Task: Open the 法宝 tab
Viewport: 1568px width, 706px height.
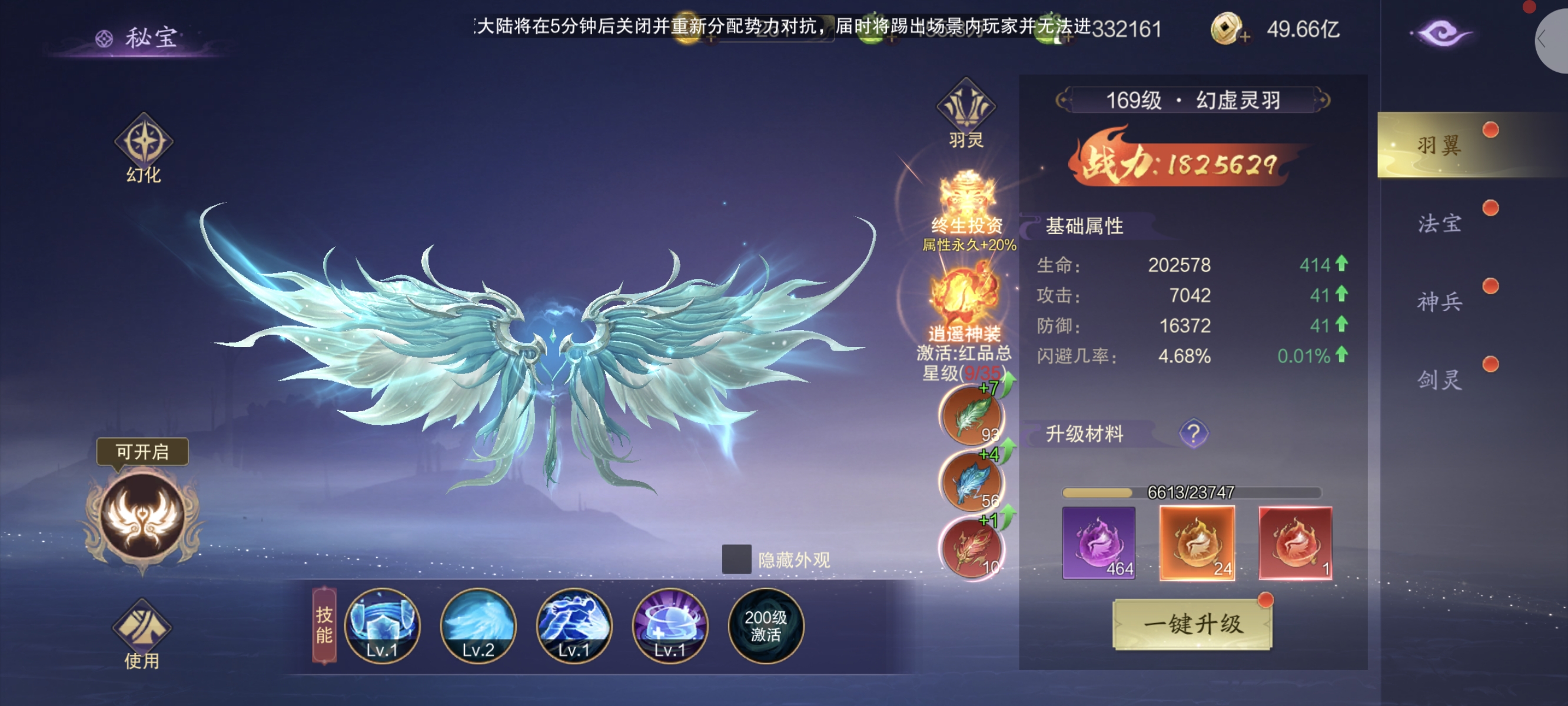Action: [x=1439, y=224]
